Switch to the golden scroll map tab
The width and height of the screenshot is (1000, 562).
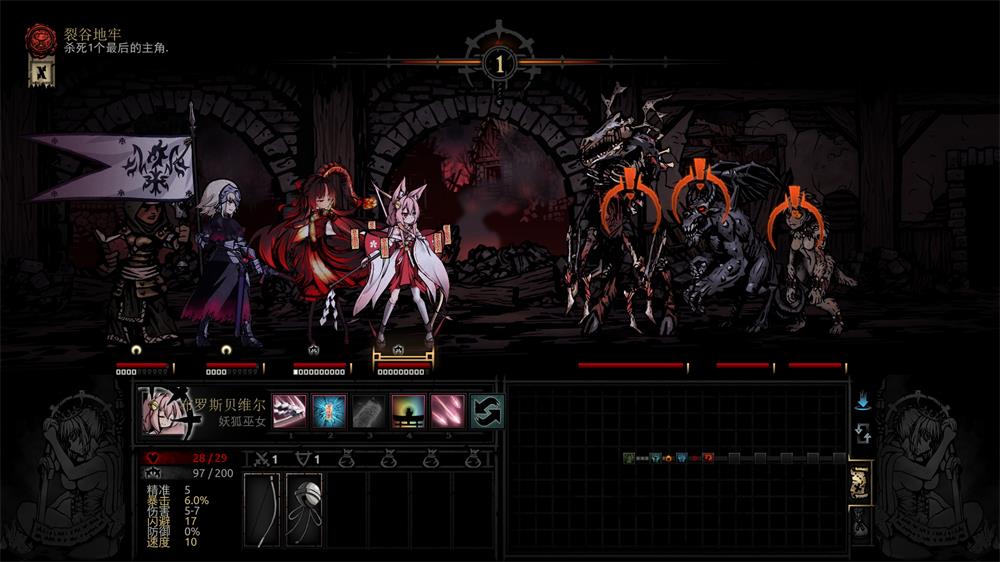860,482
